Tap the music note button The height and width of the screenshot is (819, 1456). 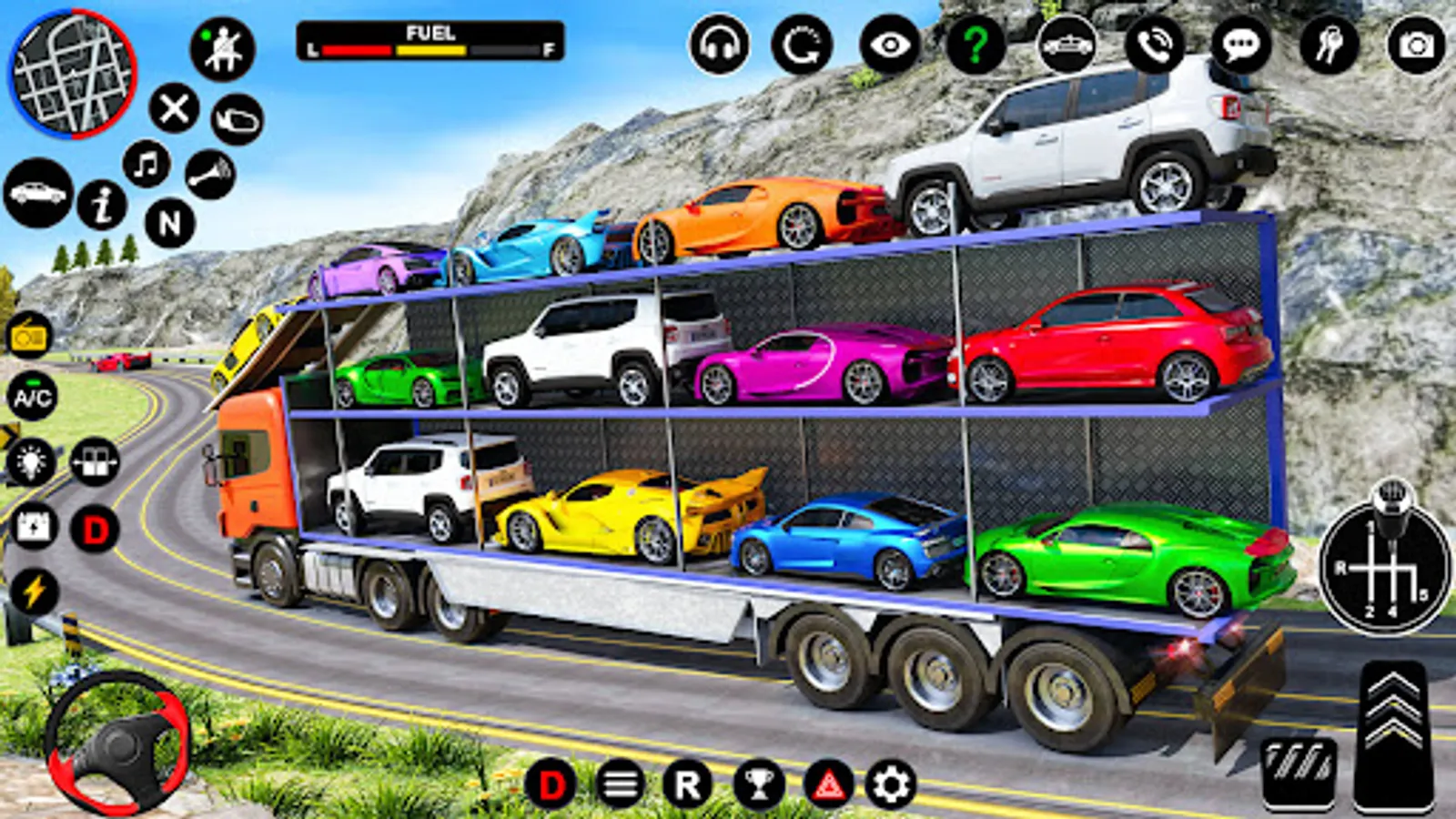147,165
